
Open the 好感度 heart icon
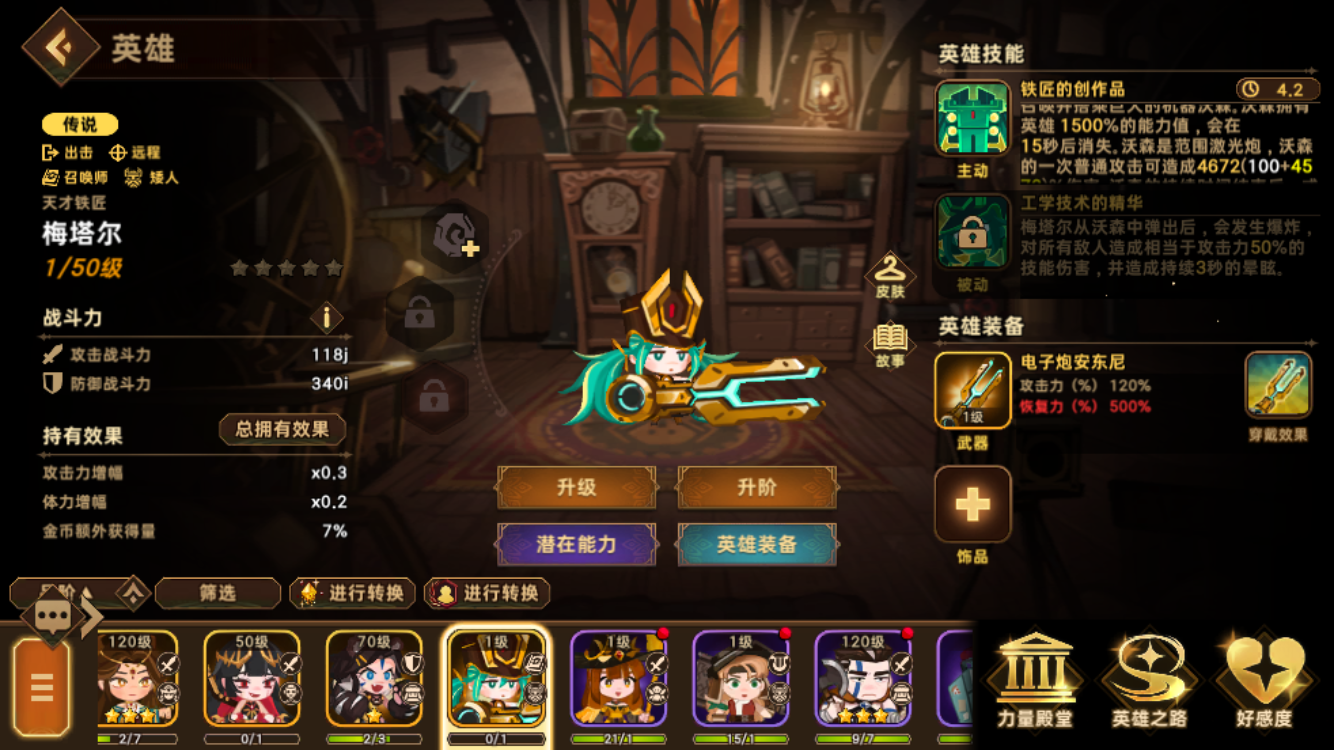click(x=1258, y=680)
